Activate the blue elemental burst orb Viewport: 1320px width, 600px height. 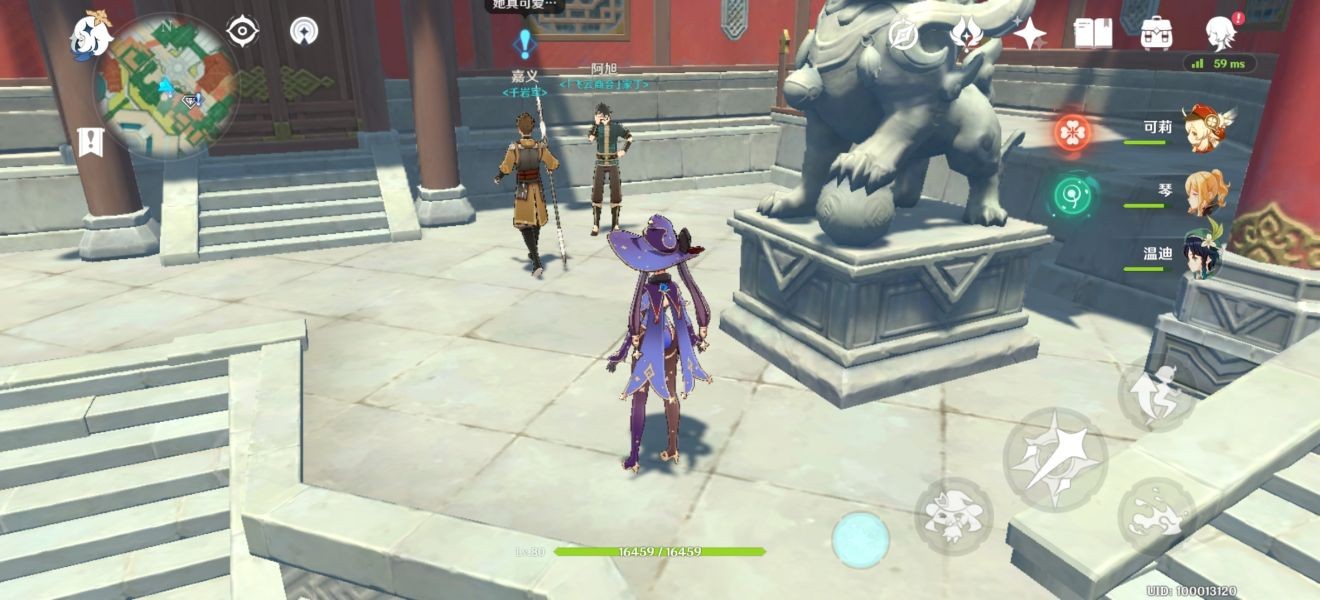(x=860, y=540)
